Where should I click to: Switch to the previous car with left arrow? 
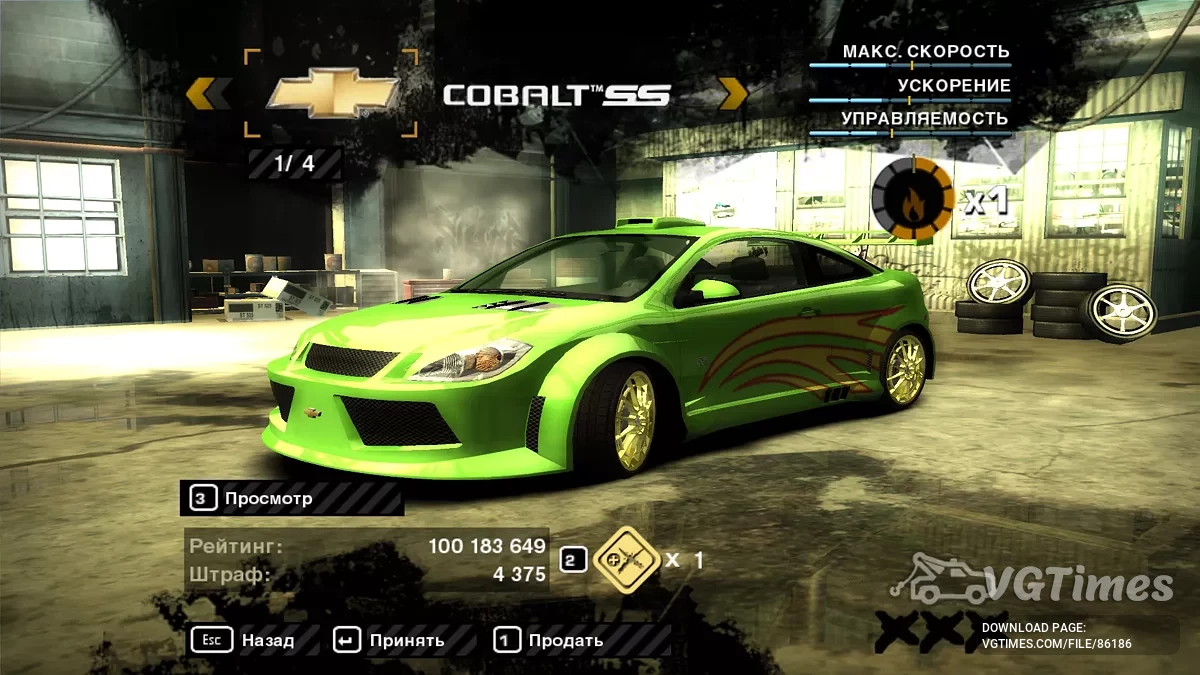tap(209, 94)
